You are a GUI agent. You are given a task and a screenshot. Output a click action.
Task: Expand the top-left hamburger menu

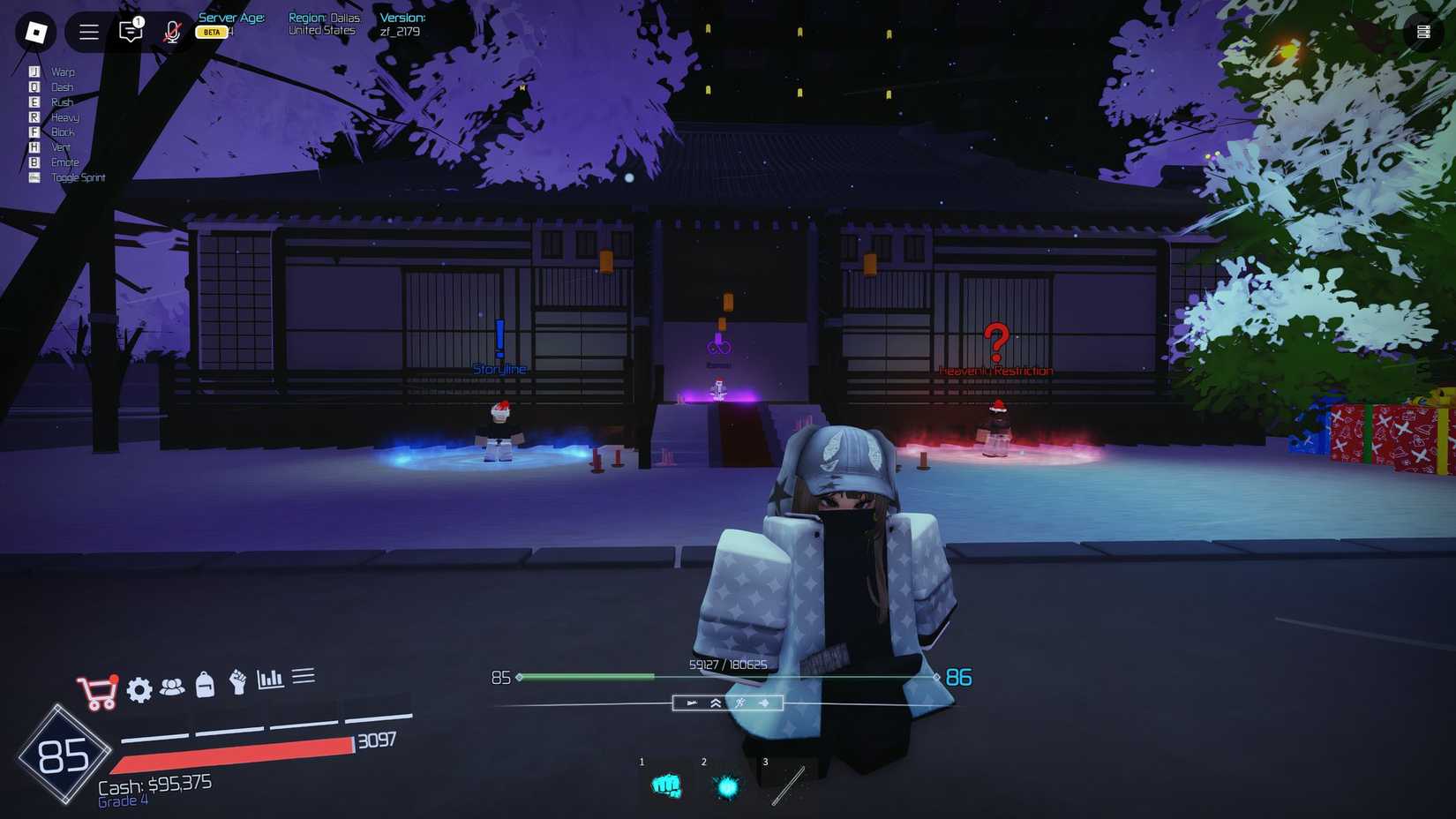point(87,32)
